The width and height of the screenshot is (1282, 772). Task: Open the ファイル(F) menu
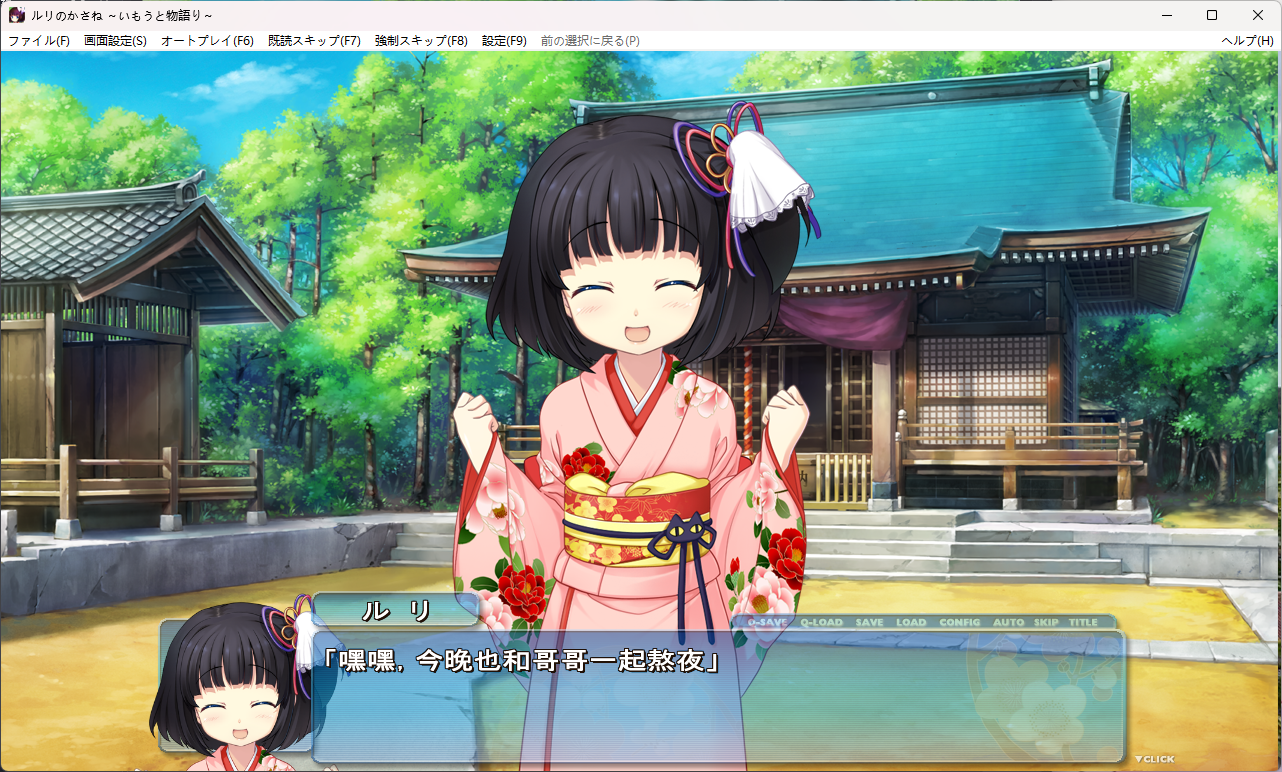click(x=39, y=41)
